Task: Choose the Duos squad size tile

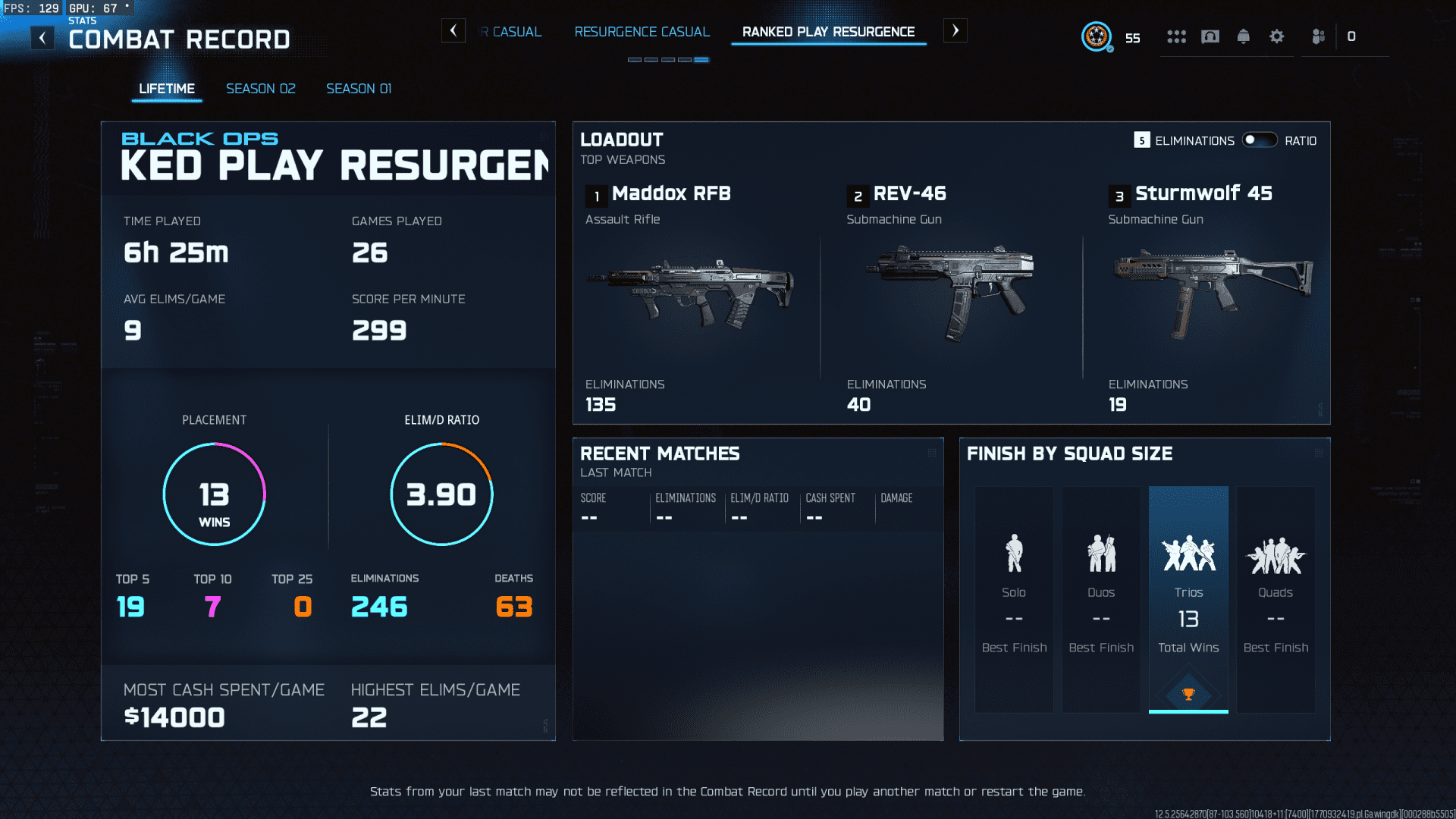Action: click(1101, 599)
